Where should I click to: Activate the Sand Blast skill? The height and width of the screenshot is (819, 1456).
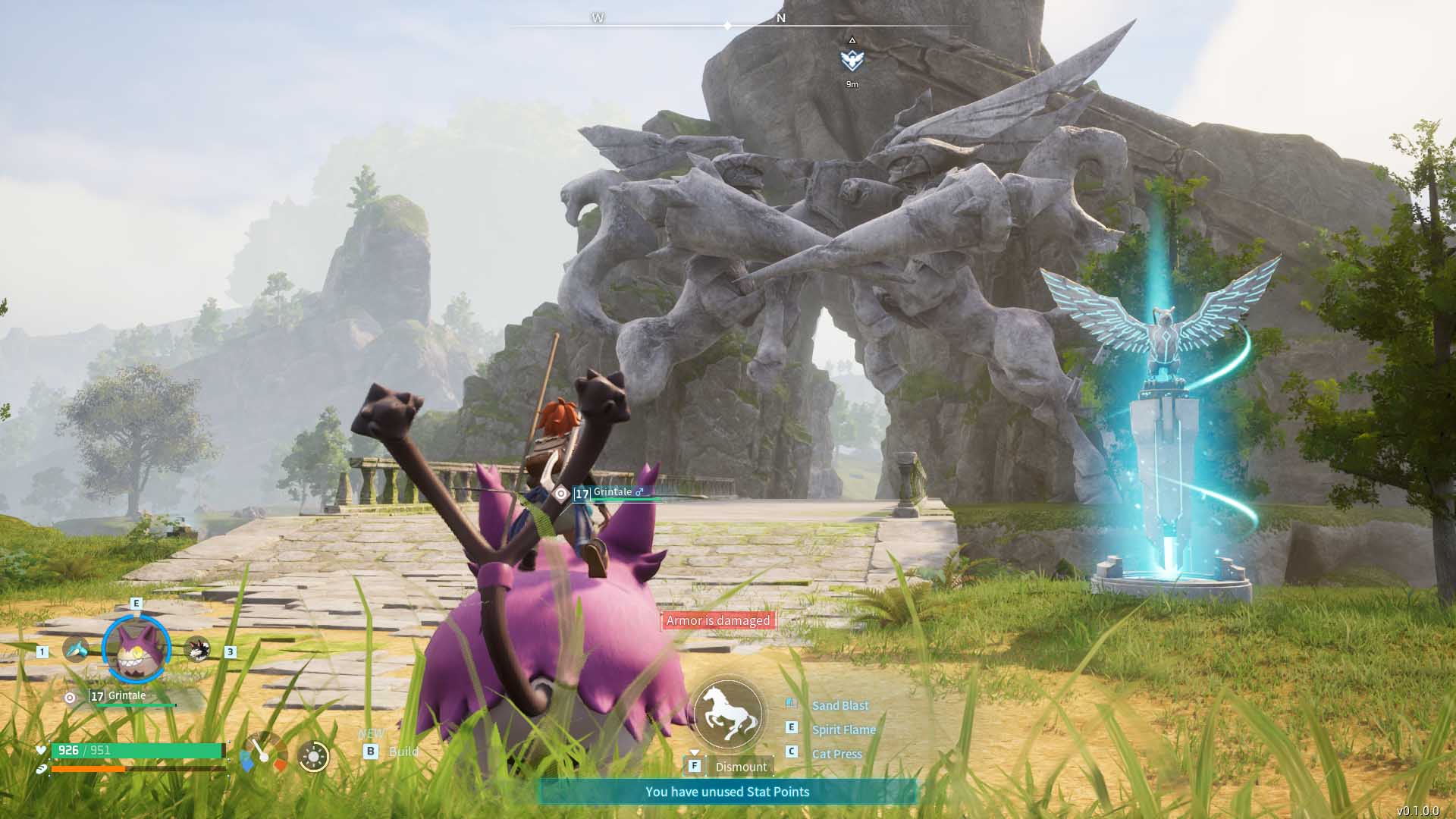(839, 705)
